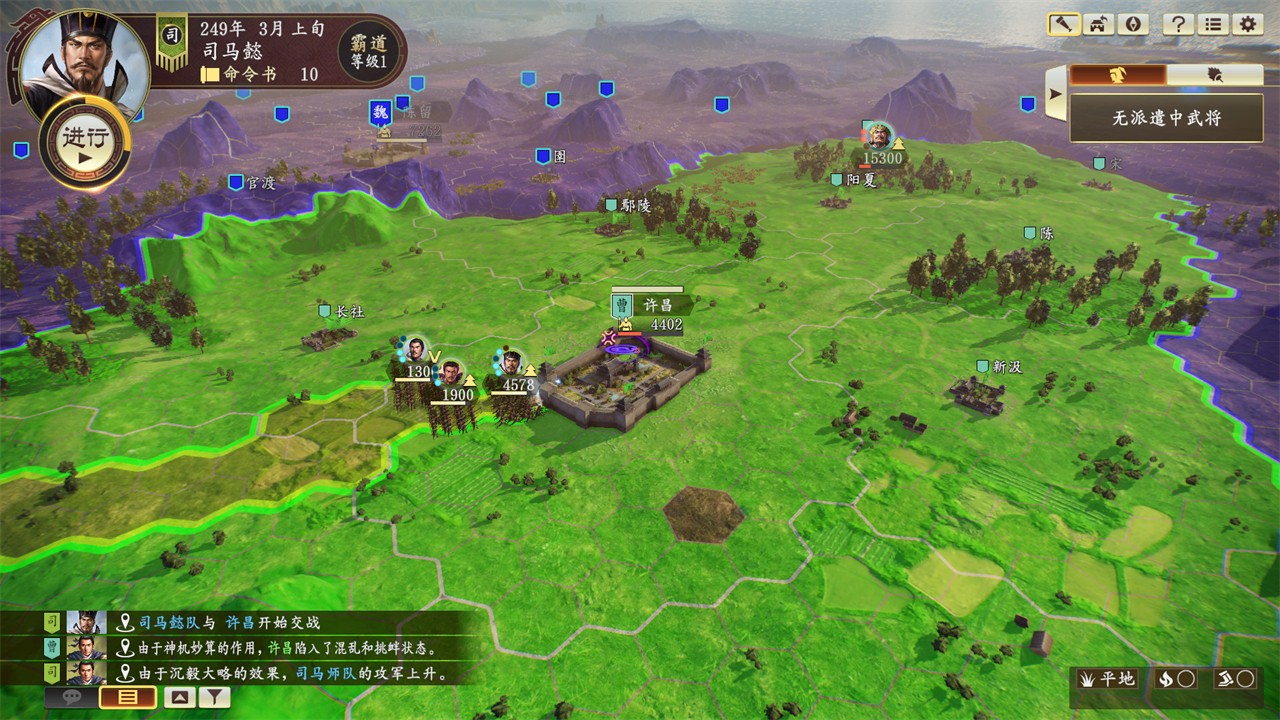Collapse the side panel arrow

pos(1054,95)
